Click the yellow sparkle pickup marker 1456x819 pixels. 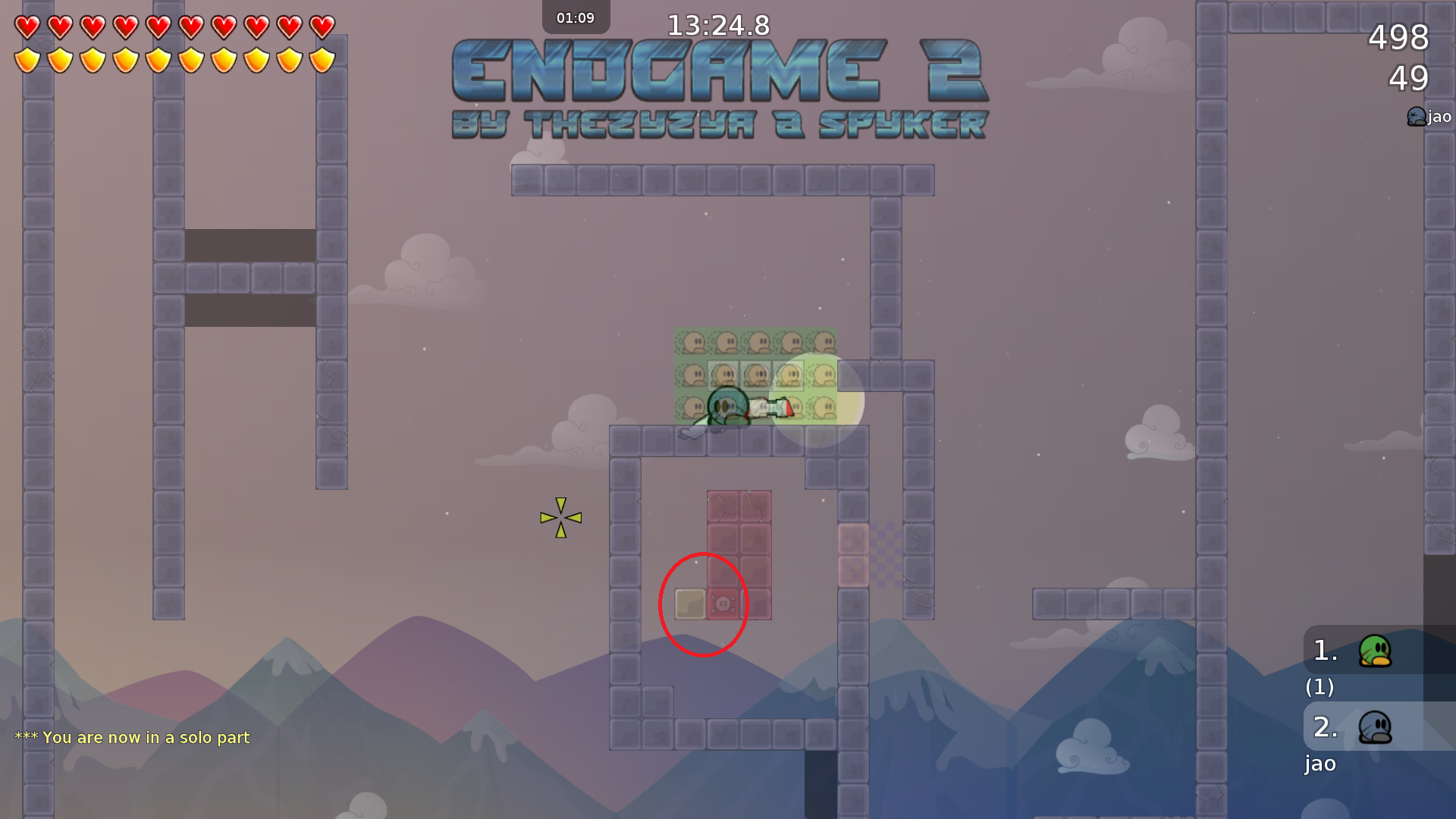coord(561,517)
